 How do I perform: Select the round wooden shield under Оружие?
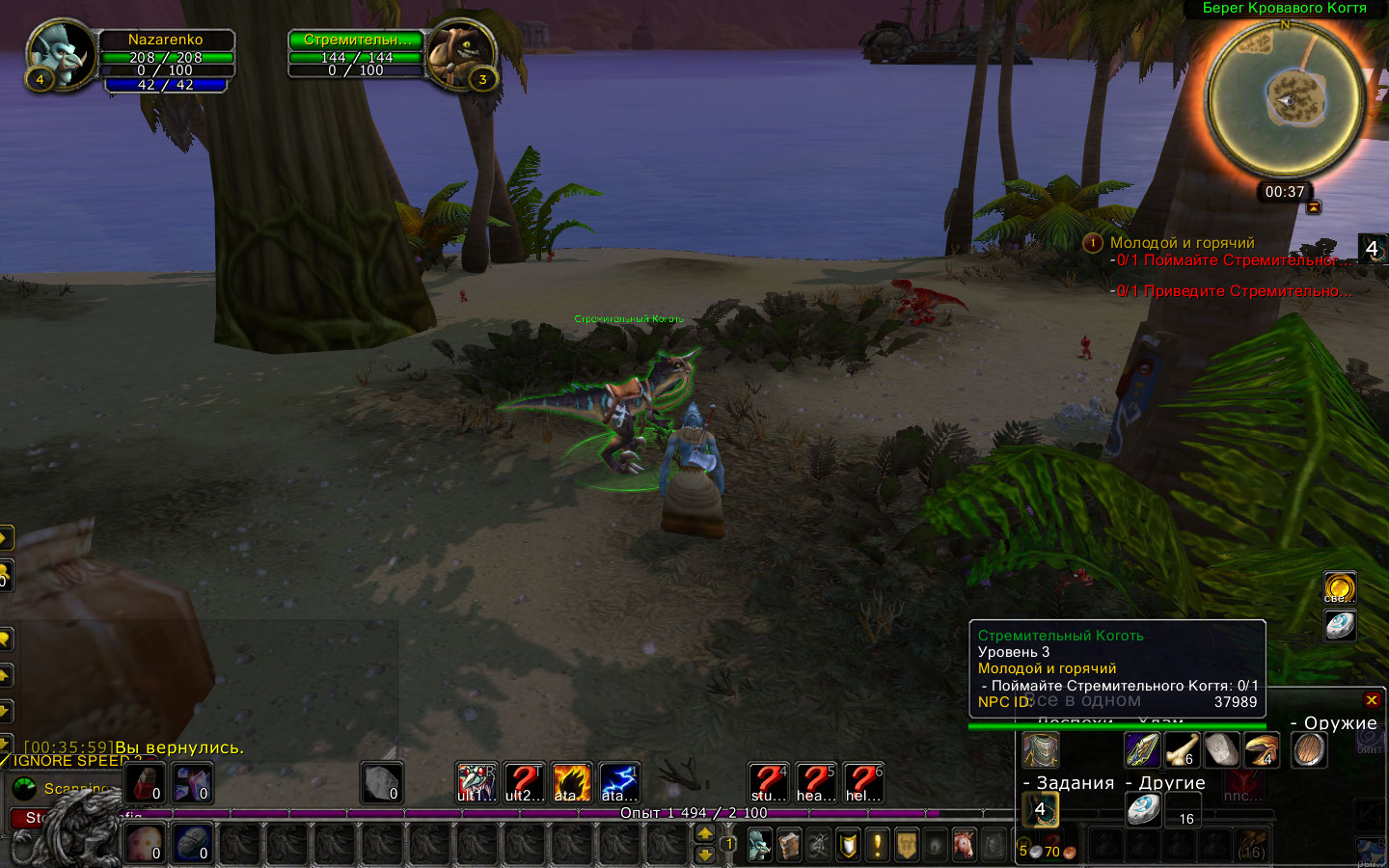pyautogui.click(x=1309, y=750)
